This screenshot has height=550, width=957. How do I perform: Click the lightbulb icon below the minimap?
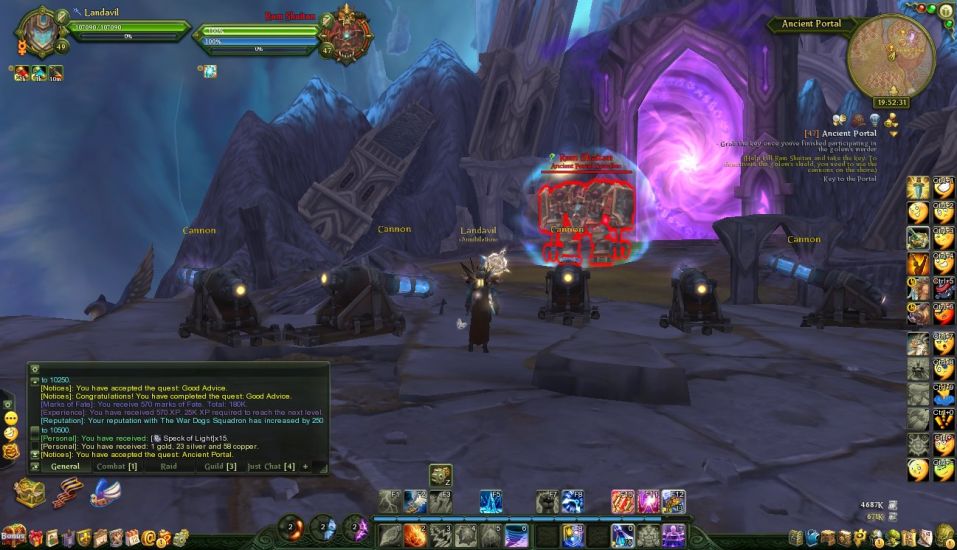pos(875,118)
